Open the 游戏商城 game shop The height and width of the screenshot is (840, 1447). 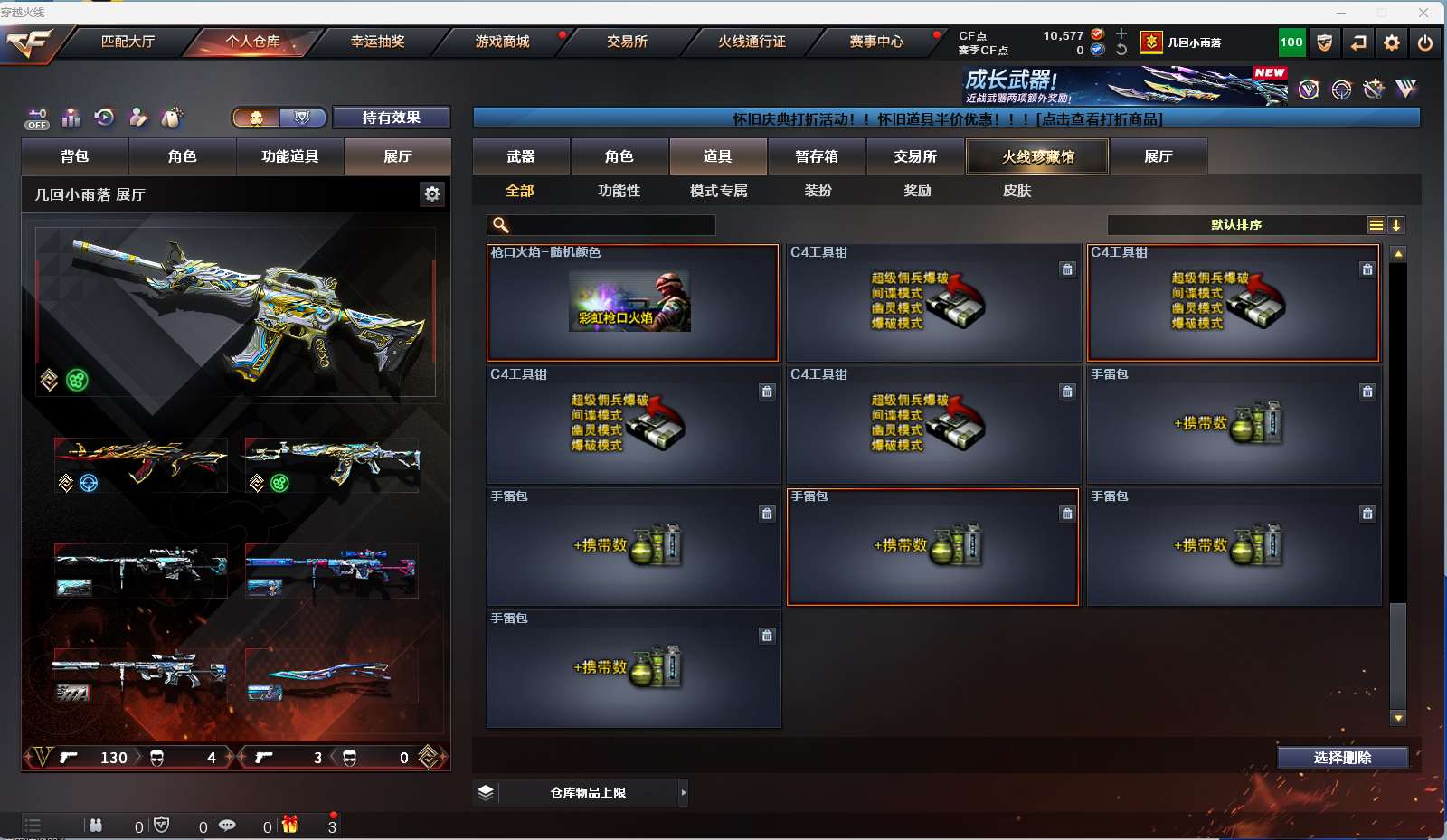pyautogui.click(x=502, y=42)
